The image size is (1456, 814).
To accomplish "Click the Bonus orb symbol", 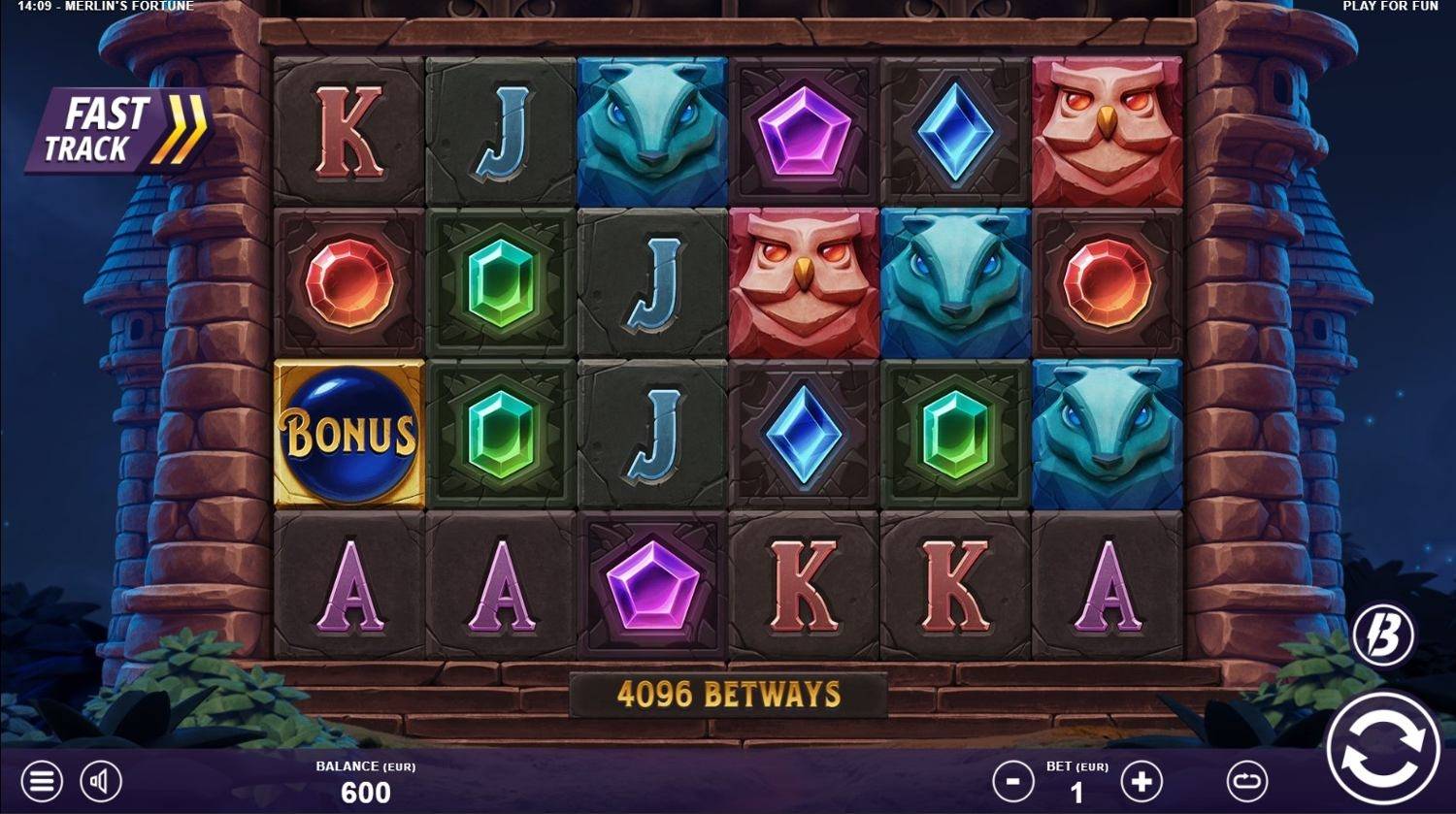I will click(x=350, y=432).
